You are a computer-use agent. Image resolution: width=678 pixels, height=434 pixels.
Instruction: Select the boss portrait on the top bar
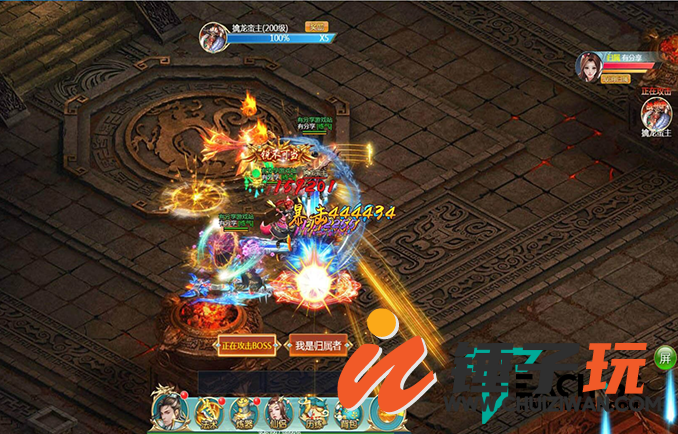click(214, 36)
